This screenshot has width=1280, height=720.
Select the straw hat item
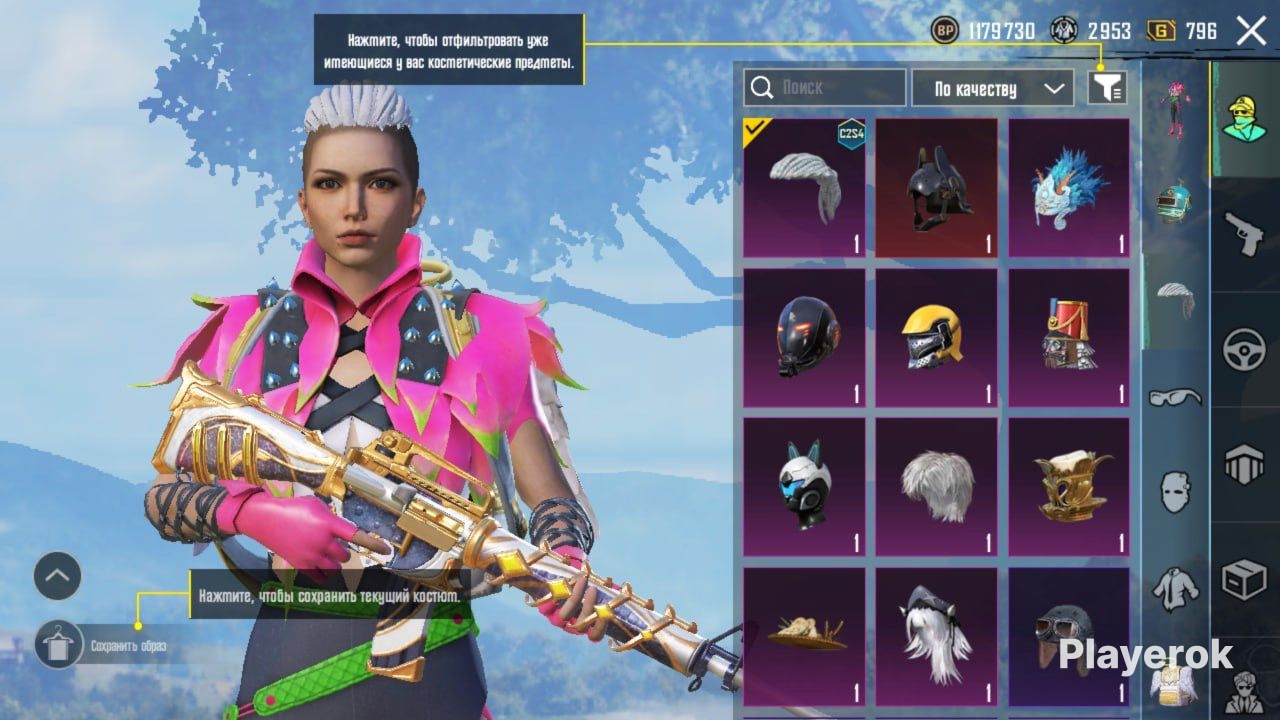click(804, 636)
